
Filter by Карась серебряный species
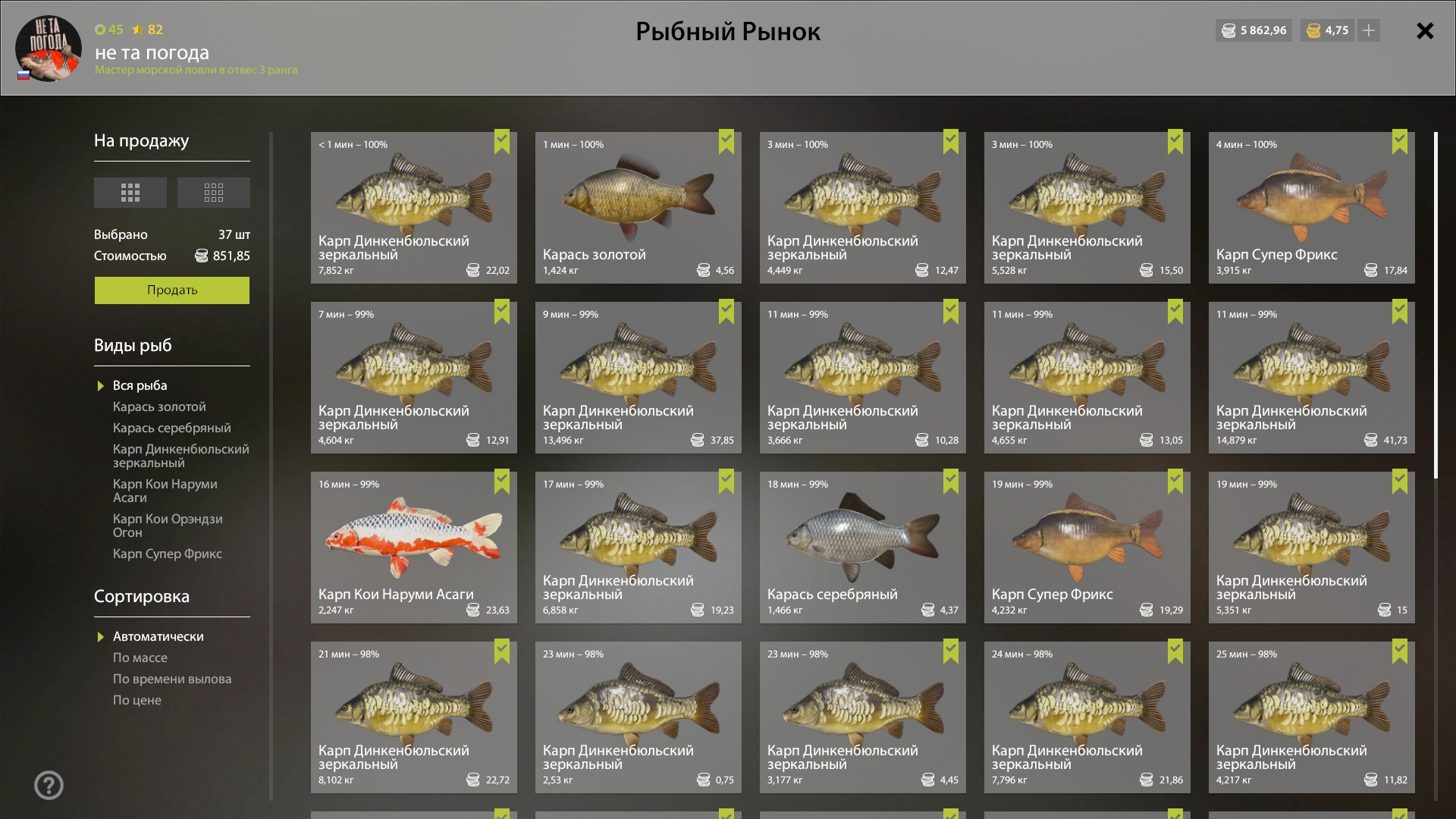click(x=171, y=428)
